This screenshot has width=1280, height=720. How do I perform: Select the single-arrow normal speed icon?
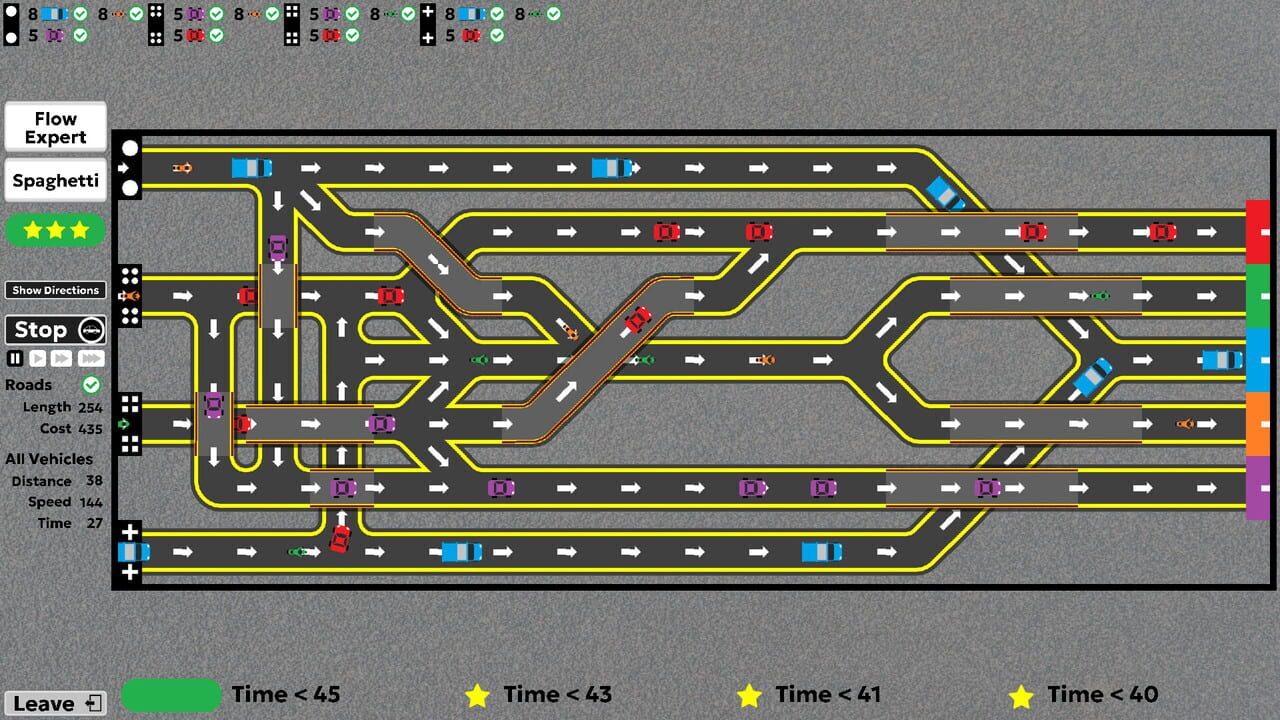pos(37,358)
